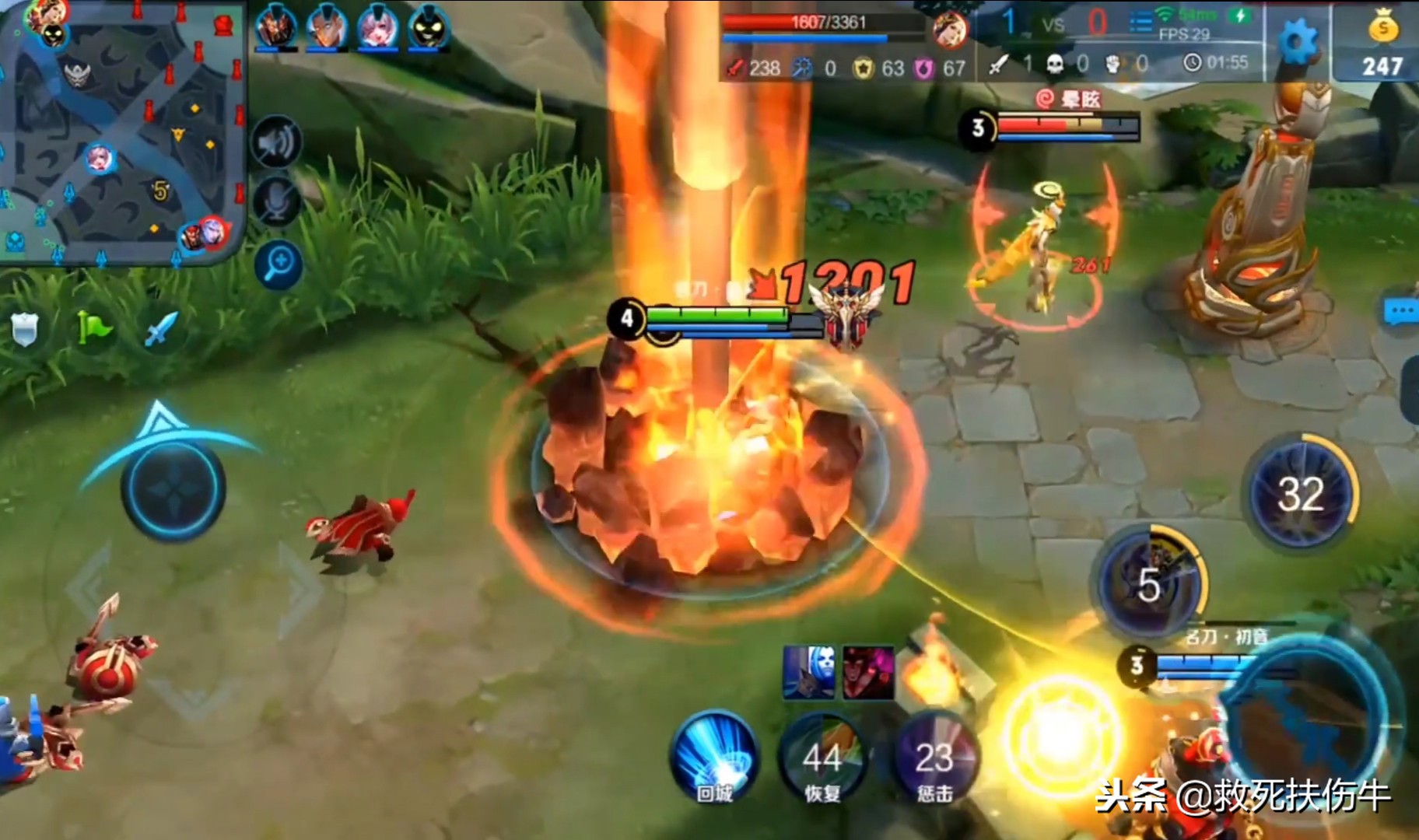Tap the skill showing 5 cooldown
This screenshot has width=1419, height=840.
[1151, 583]
